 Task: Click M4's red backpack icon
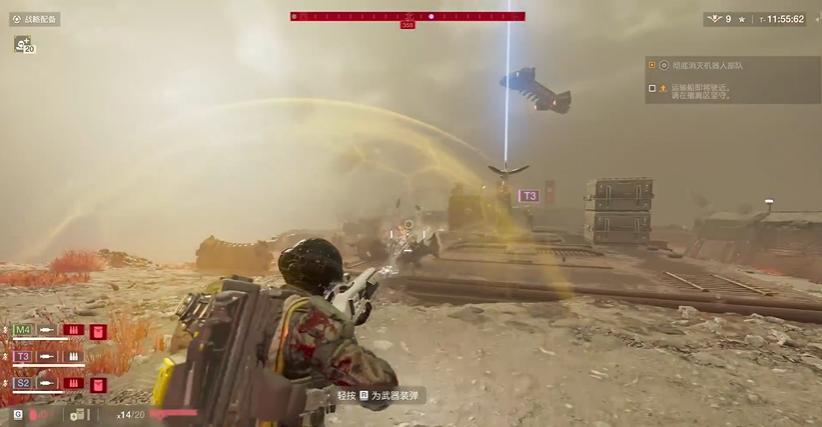(x=98, y=331)
